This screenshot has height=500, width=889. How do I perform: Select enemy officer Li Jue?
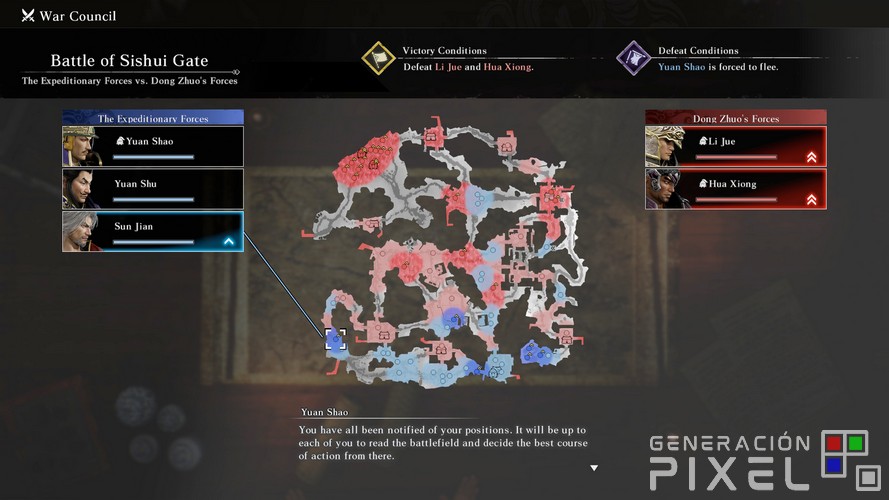(x=736, y=146)
